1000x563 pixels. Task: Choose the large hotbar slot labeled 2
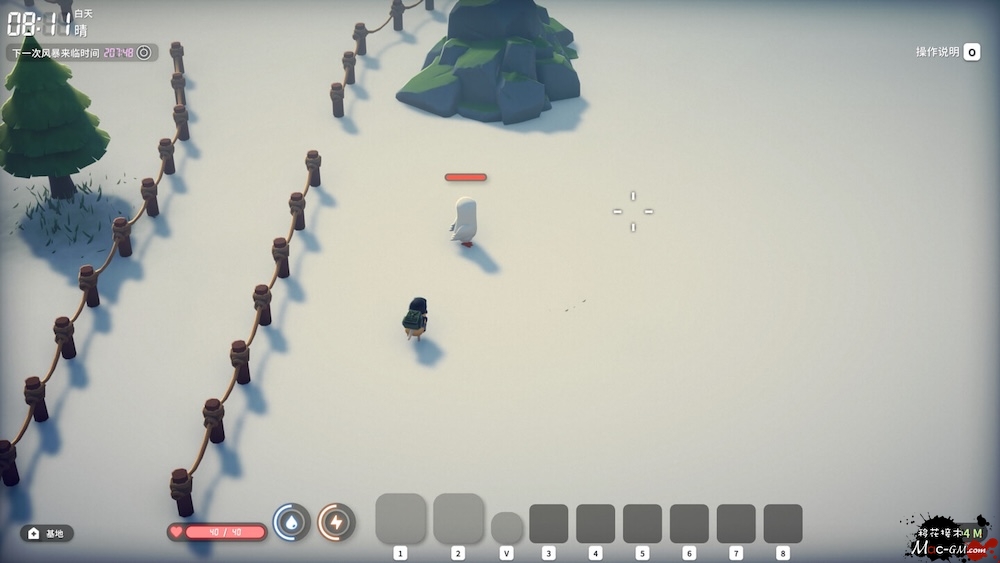click(458, 519)
